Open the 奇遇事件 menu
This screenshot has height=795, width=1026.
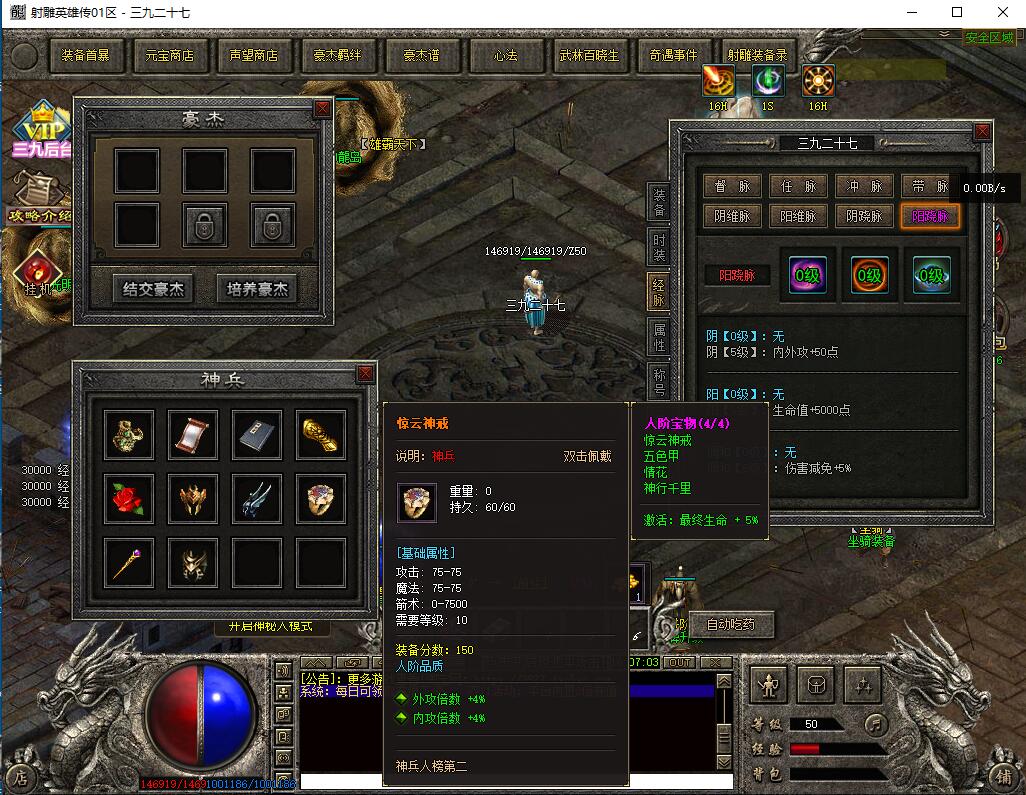tap(673, 56)
